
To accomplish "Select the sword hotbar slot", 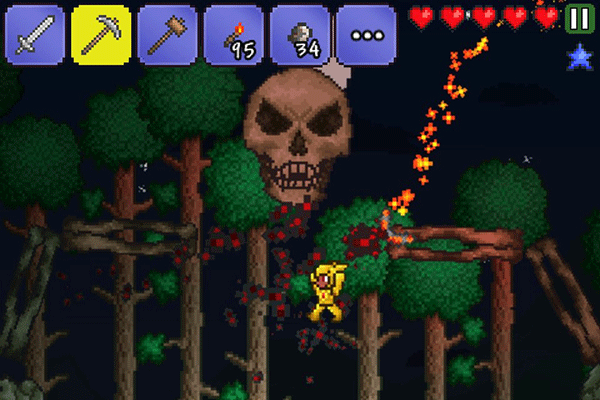I will coord(35,33).
